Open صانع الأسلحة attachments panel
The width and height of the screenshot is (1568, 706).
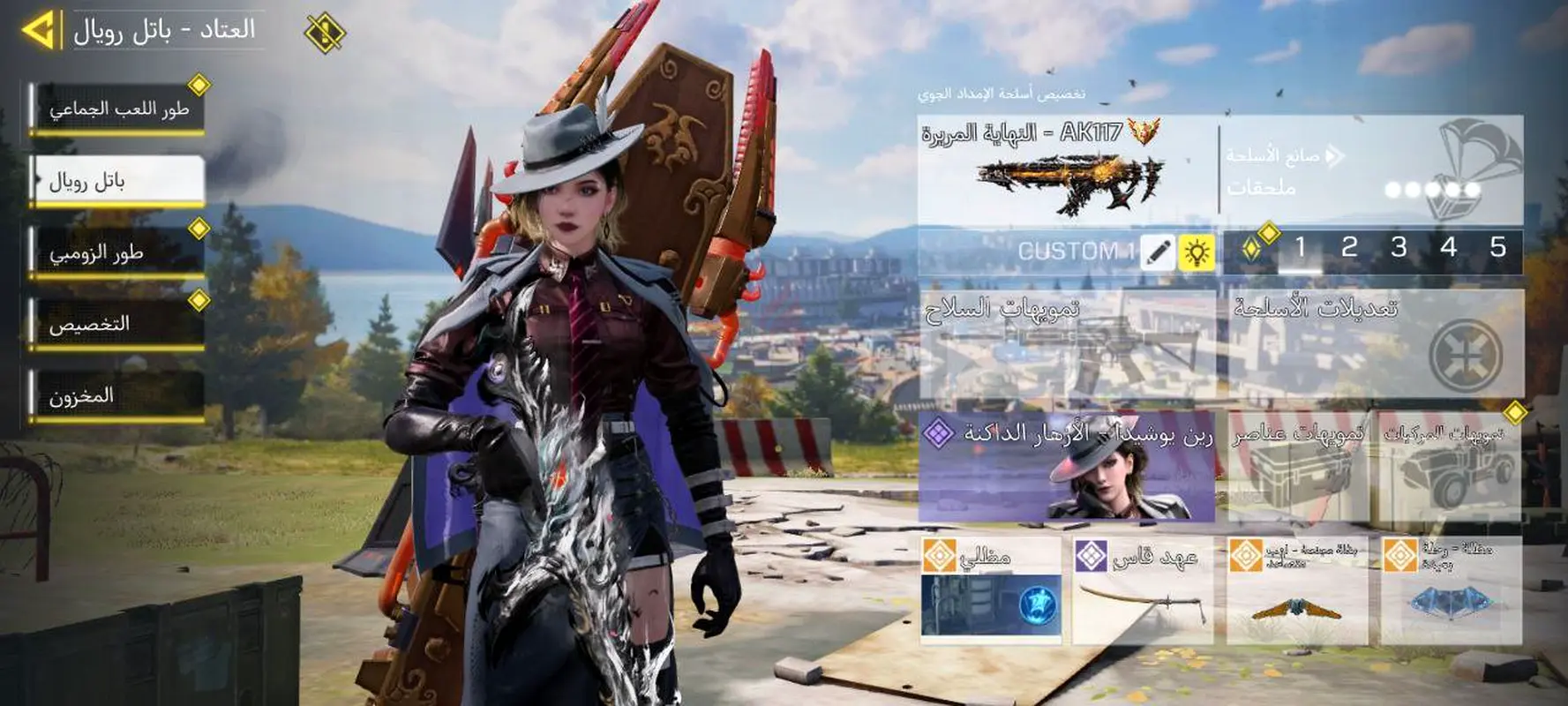click(1371, 169)
